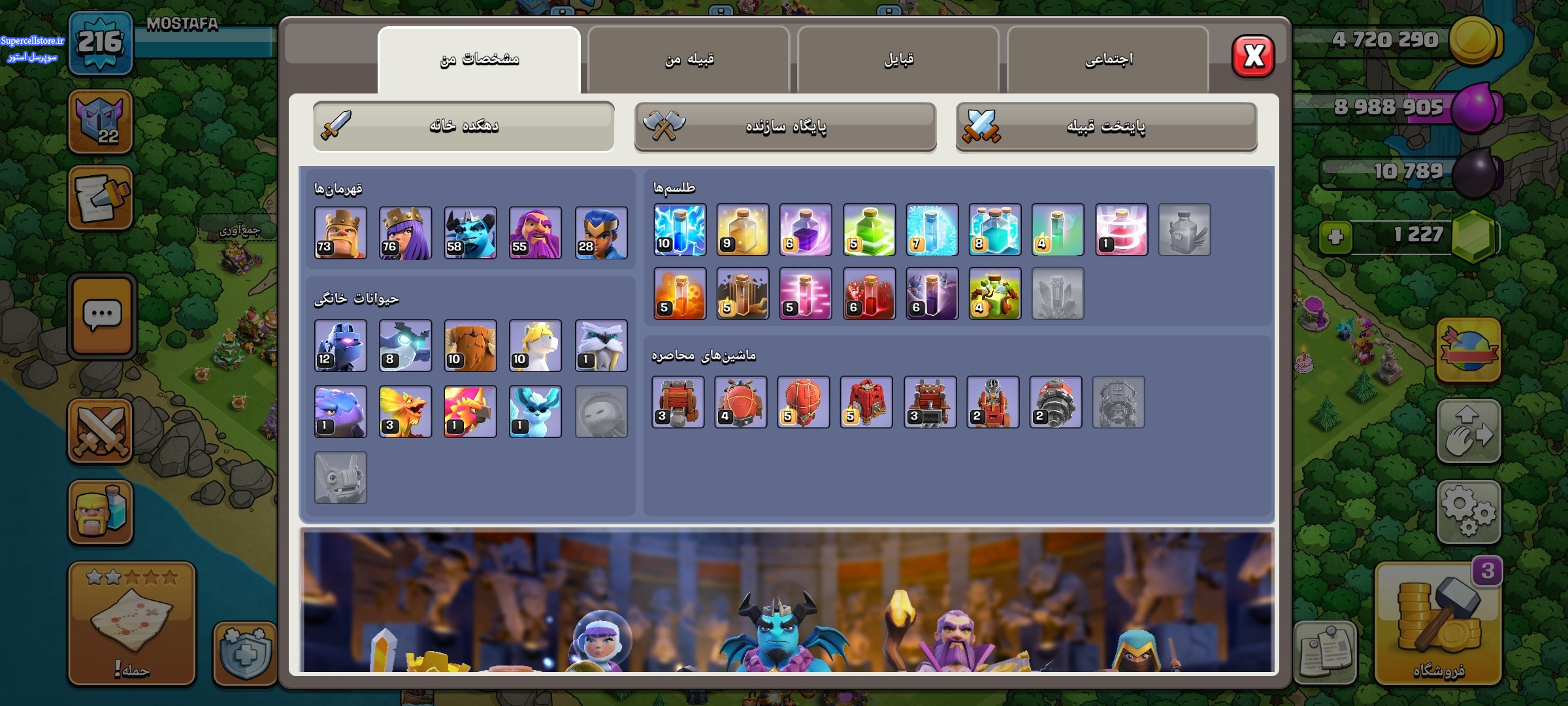The height and width of the screenshot is (706, 1568).
Task: Open the قبایل tab
Action: click(898, 60)
